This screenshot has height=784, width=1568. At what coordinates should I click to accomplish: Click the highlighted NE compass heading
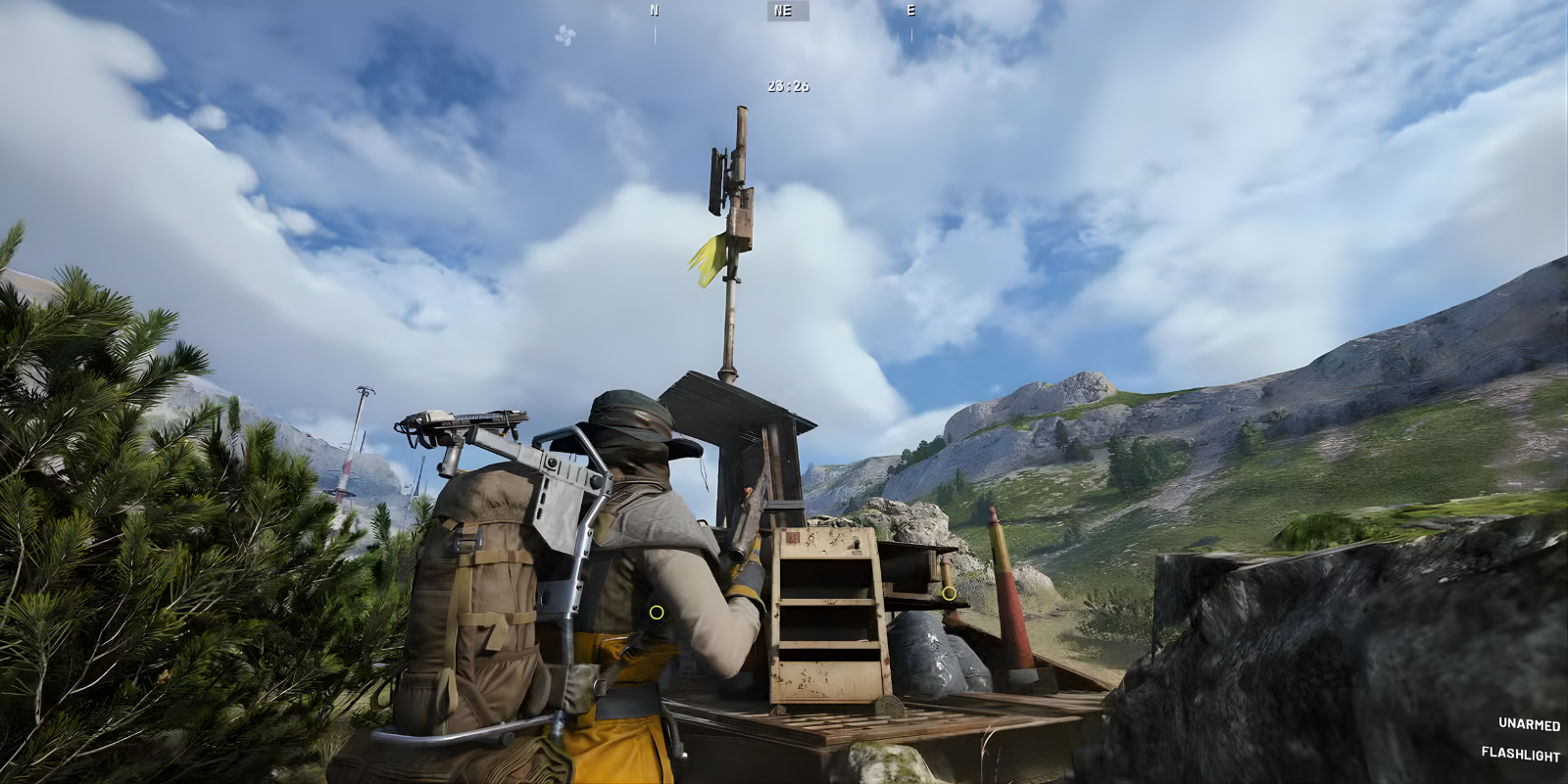(781, 12)
